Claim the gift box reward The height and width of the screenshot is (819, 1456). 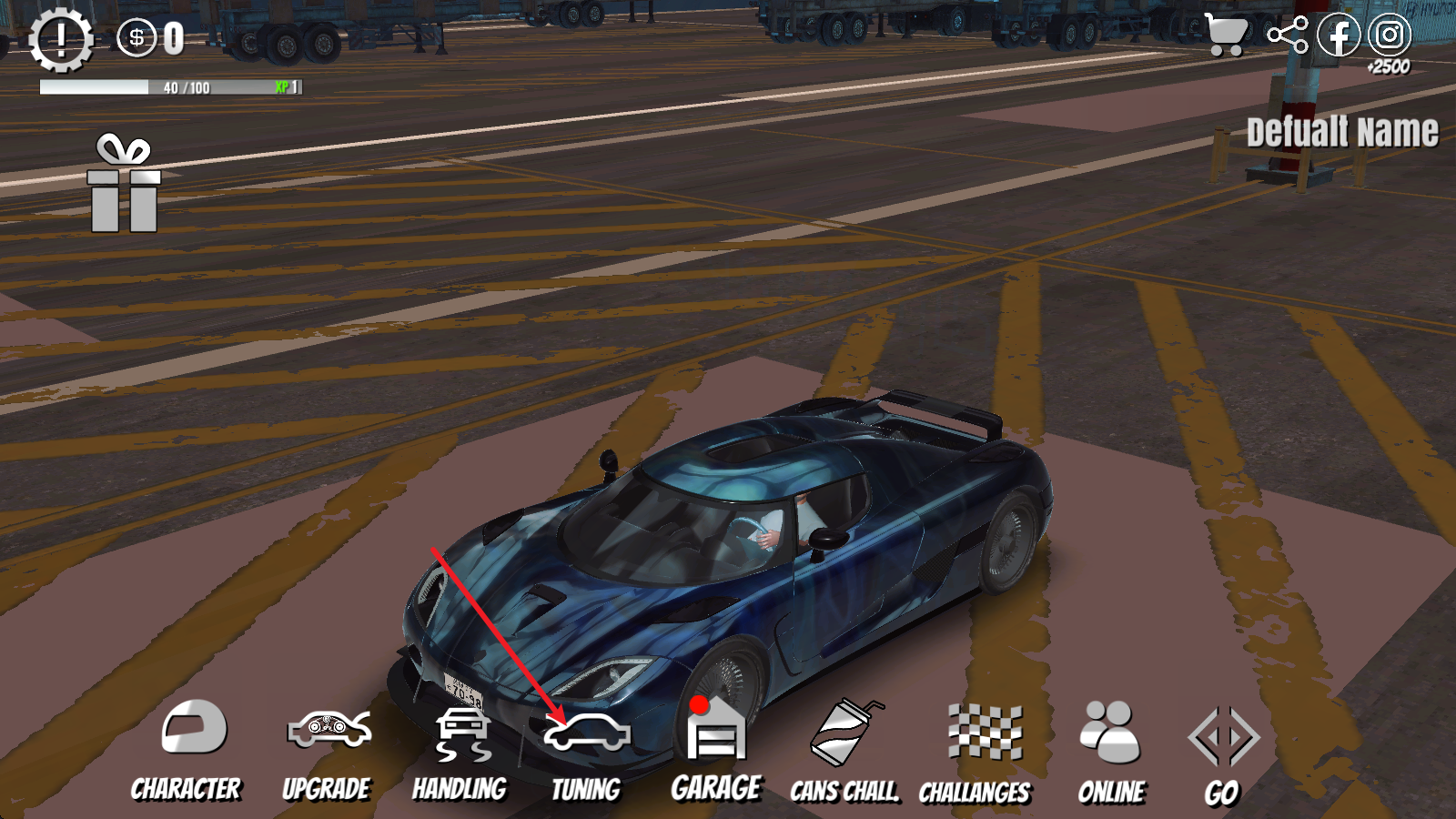(125, 184)
